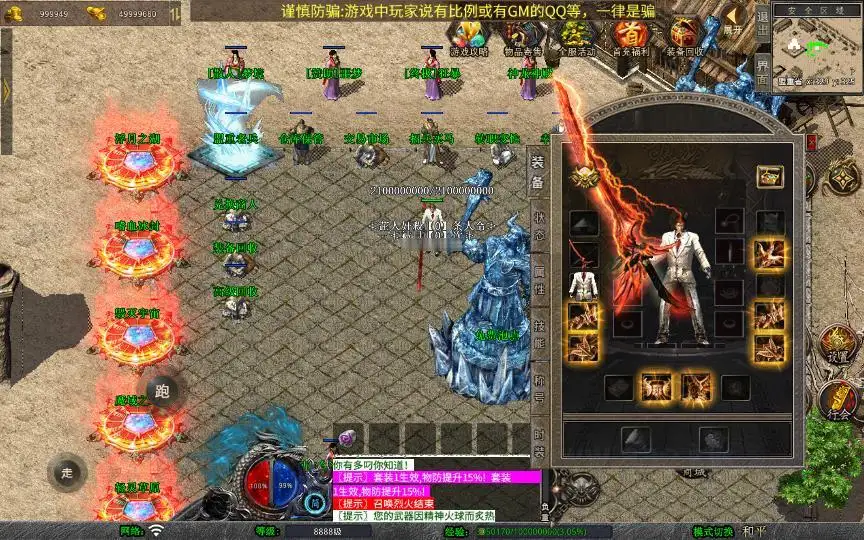Click the 展开 expand arrow button
This screenshot has height=540, width=864.
click(x=733, y=22)
